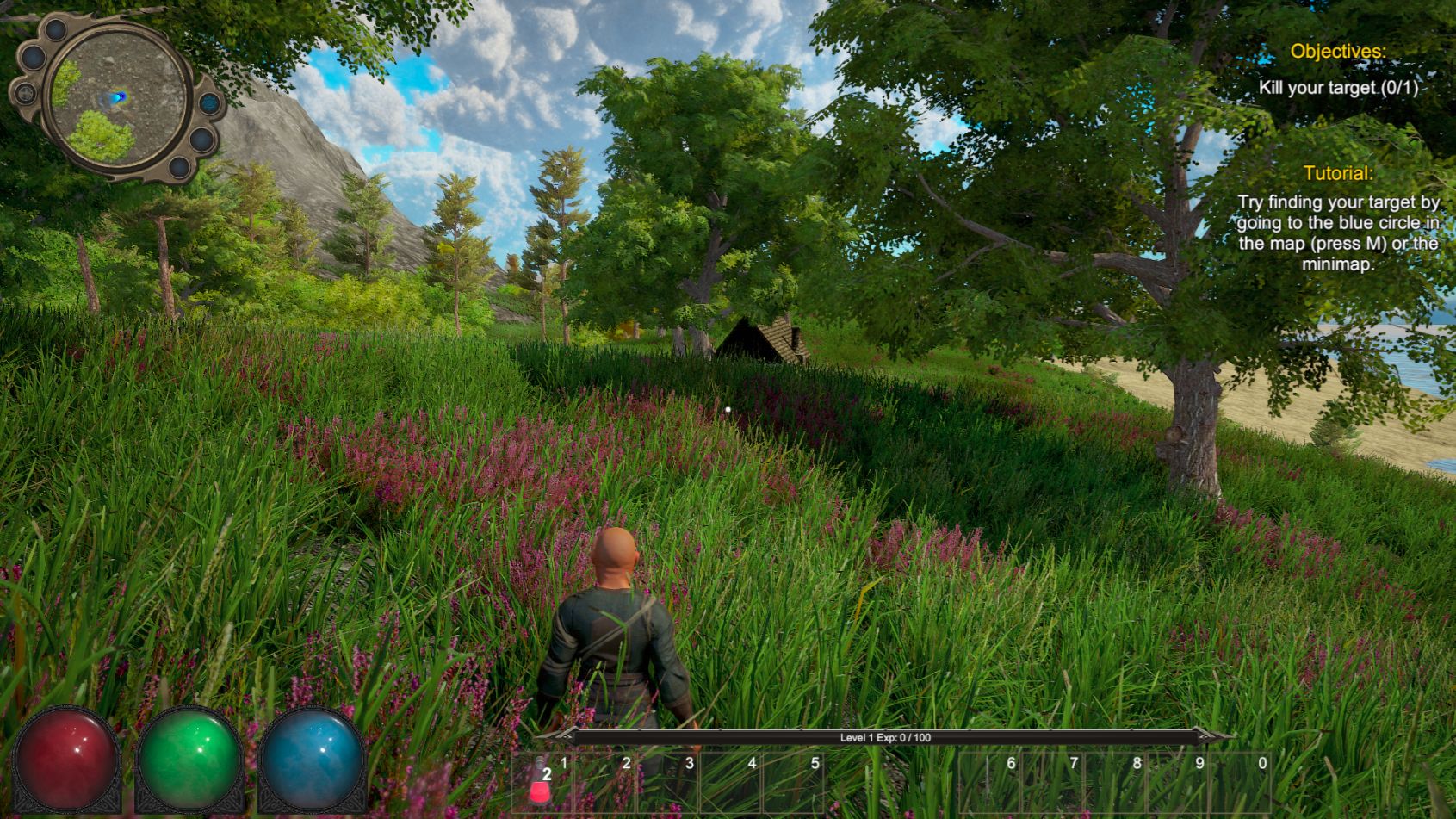Choose hotbar slot numbered 7

(1053, 783)
